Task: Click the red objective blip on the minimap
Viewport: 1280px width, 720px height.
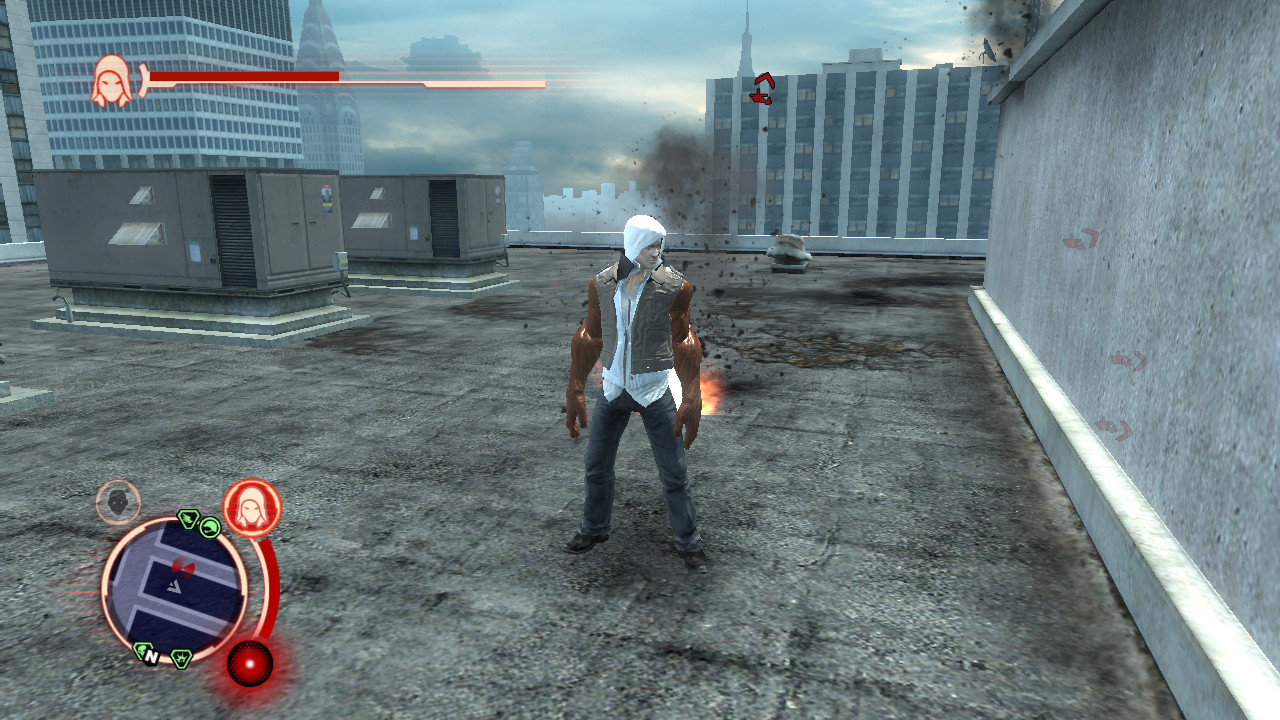Action: pos(184,568)
